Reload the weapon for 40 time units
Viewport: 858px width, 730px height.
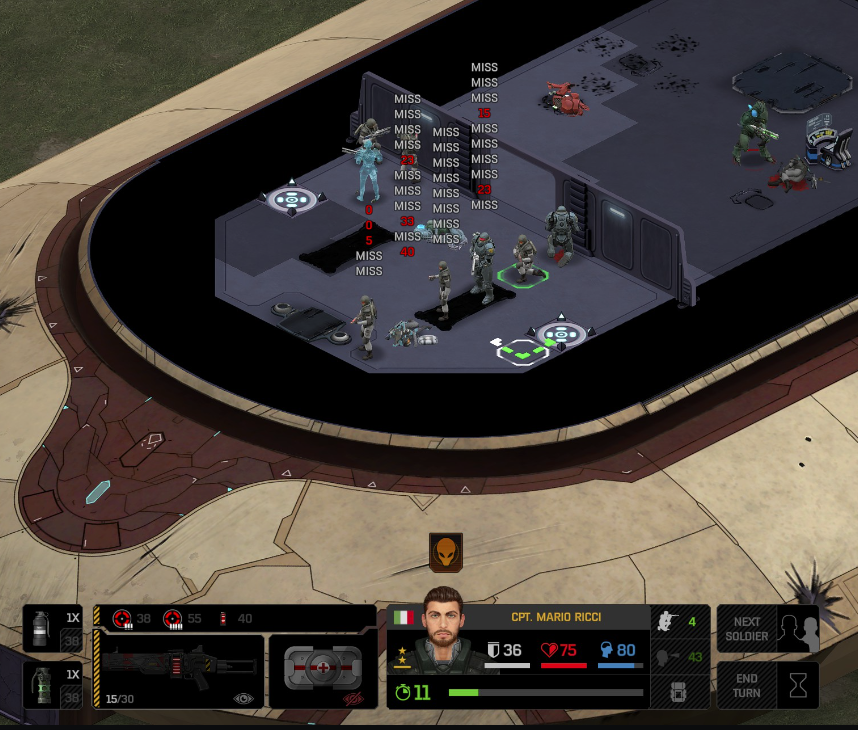235,619
